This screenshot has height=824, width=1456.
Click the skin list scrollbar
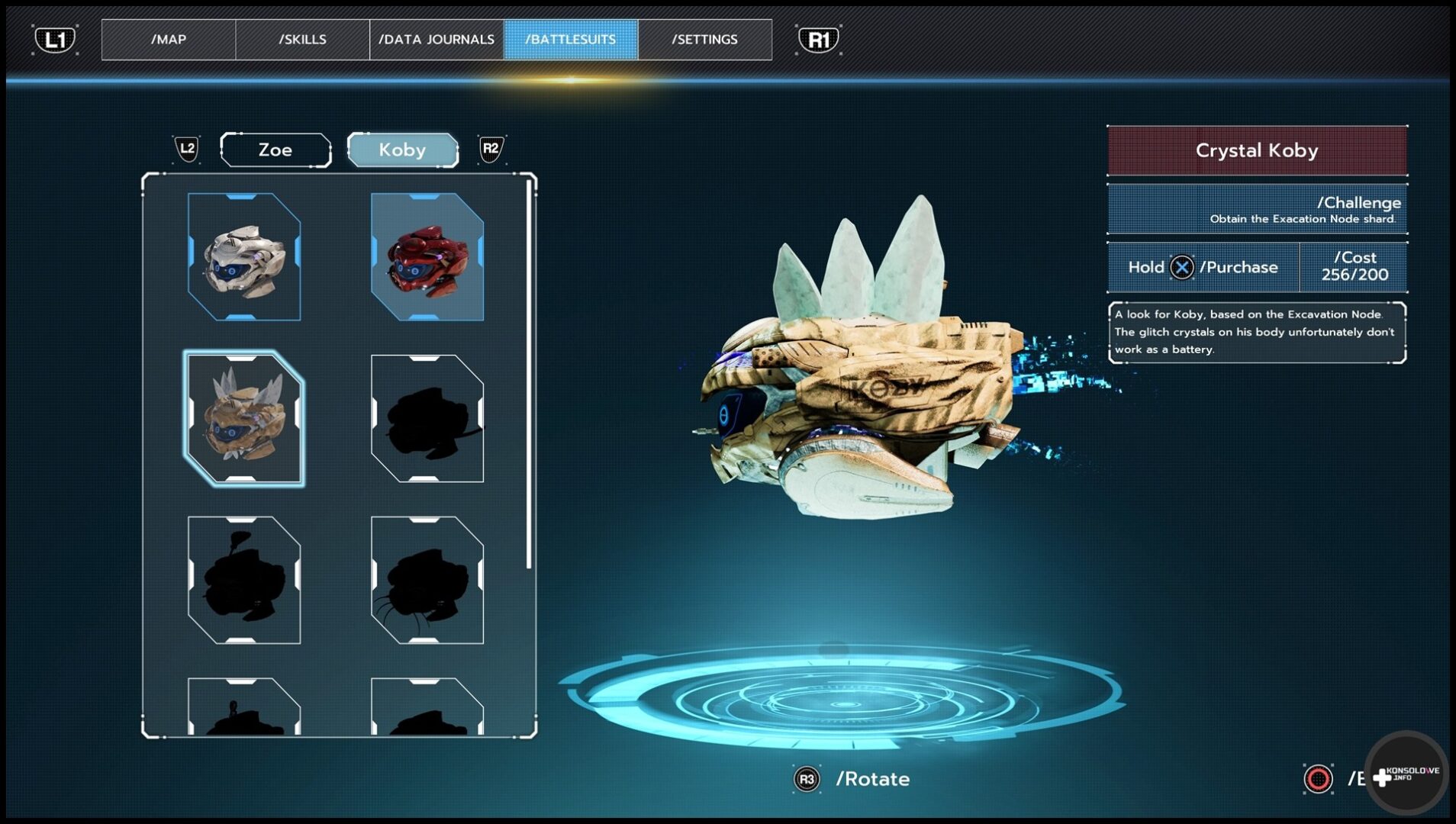point(529,374)
